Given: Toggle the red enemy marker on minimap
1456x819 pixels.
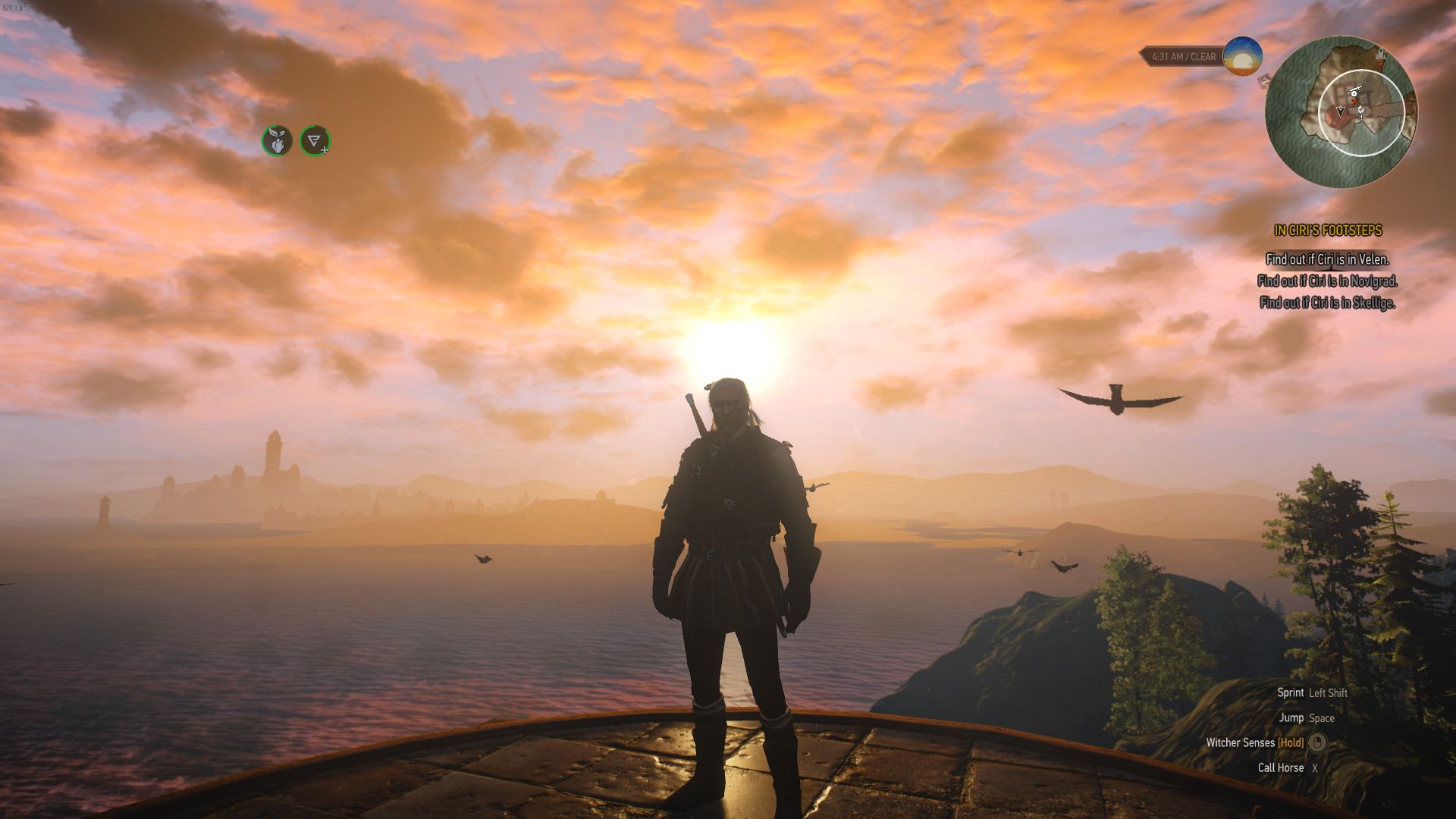Looking at the screenshot, I should point(1354,101).
